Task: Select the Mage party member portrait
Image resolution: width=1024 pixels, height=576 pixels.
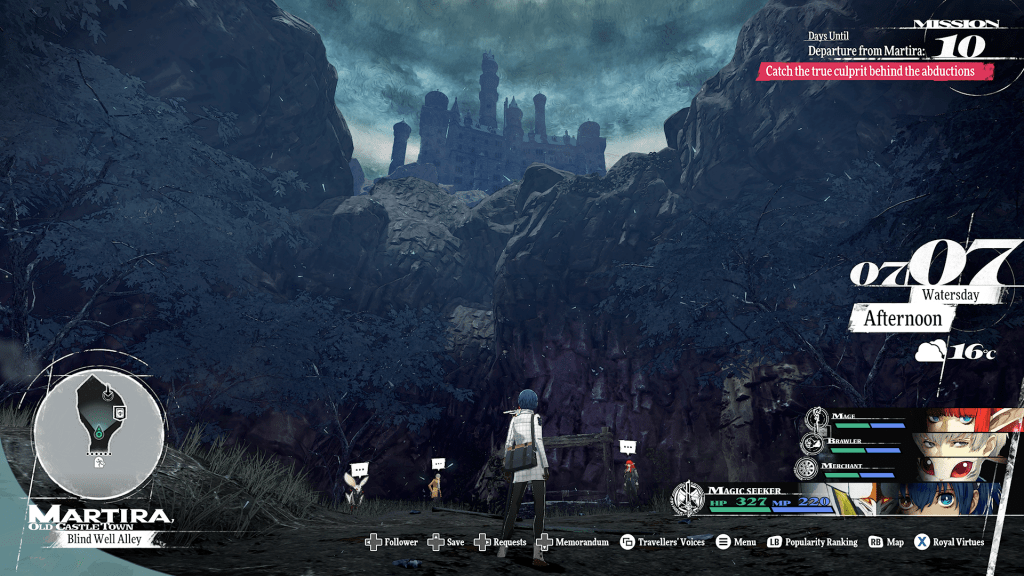Action: [x=960, y=419]
